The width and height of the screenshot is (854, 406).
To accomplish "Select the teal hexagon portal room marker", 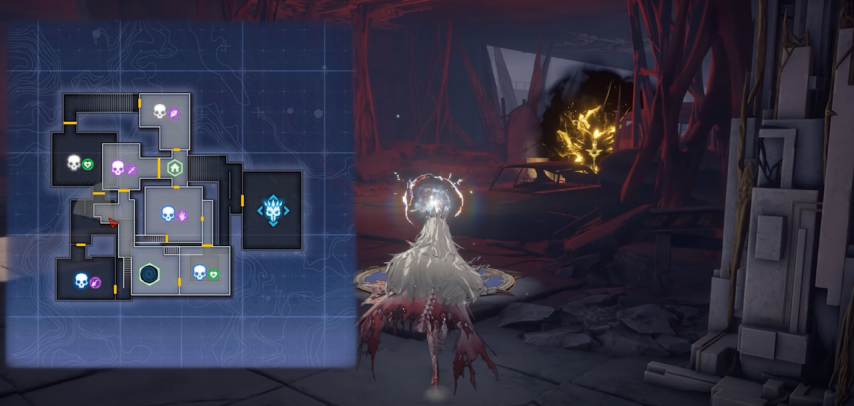I will tap(149, 272).
